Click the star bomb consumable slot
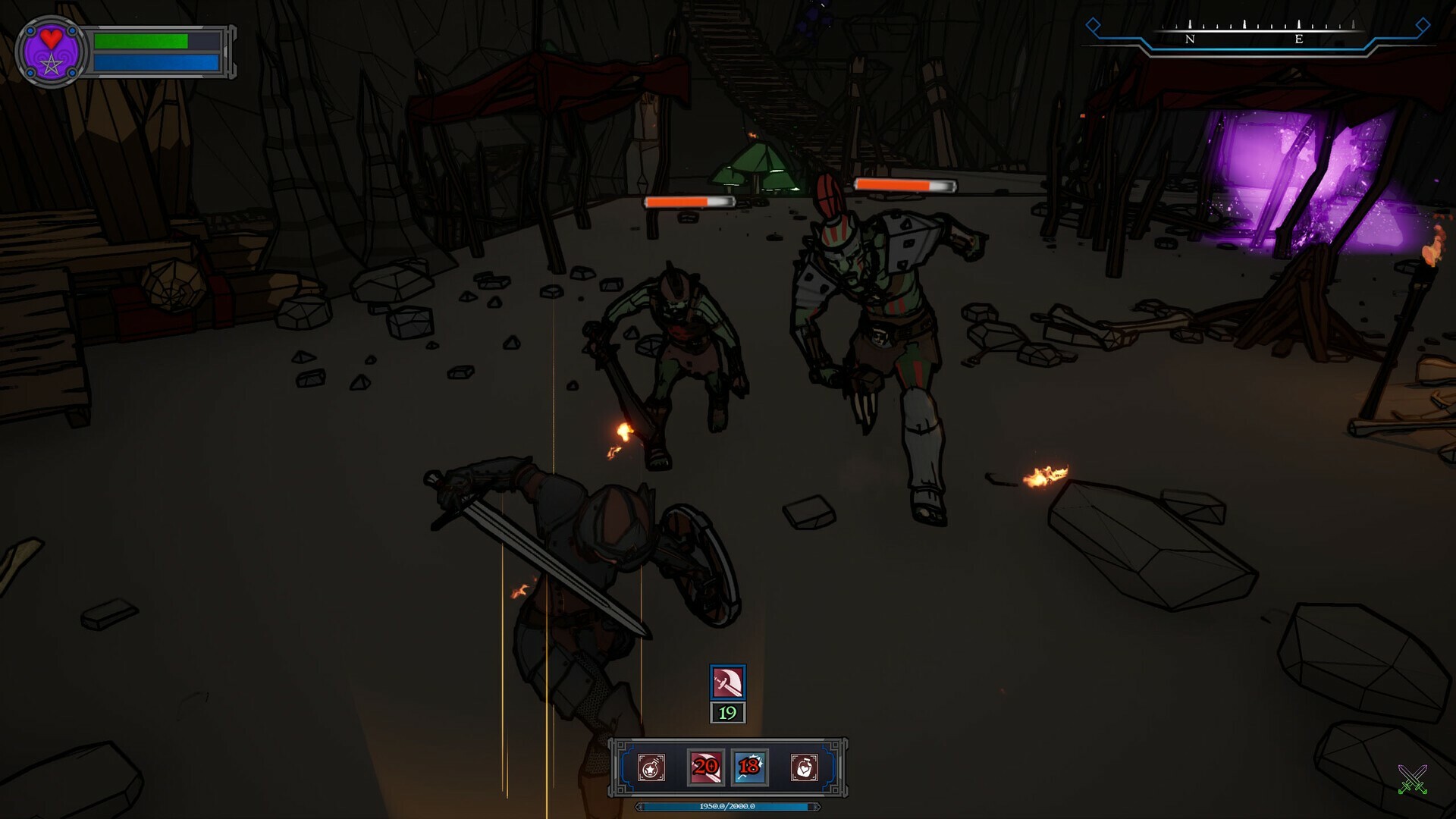The image size is (1456, 819). tap(650, 768)
